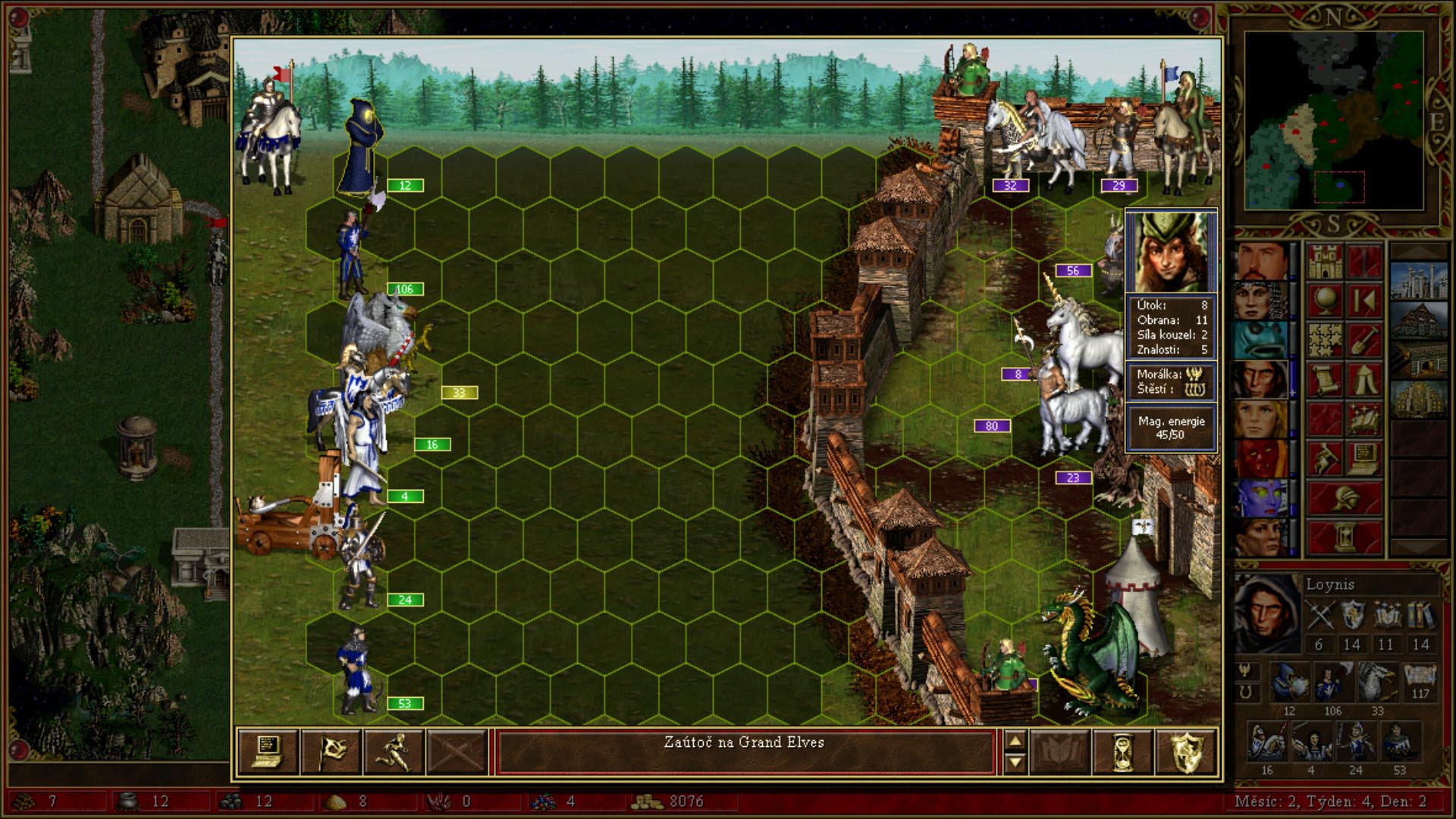The width and height of the screenshot is (1456, 819).
Task: Open the kingdom overview castle button
Action: [x=1324, y=262]
